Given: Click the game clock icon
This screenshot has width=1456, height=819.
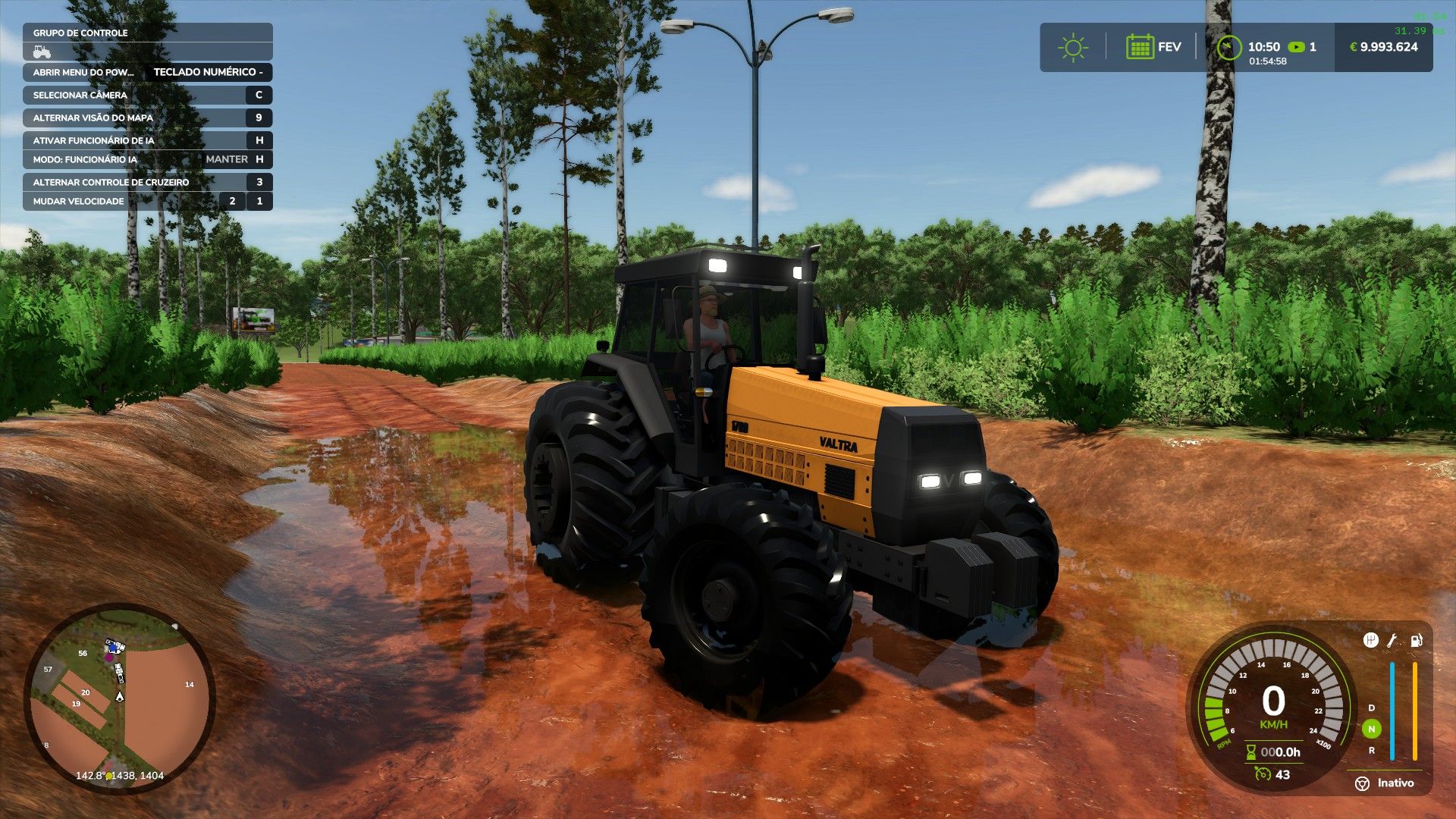Looking at the screenshot, I should coord(1228,48).
